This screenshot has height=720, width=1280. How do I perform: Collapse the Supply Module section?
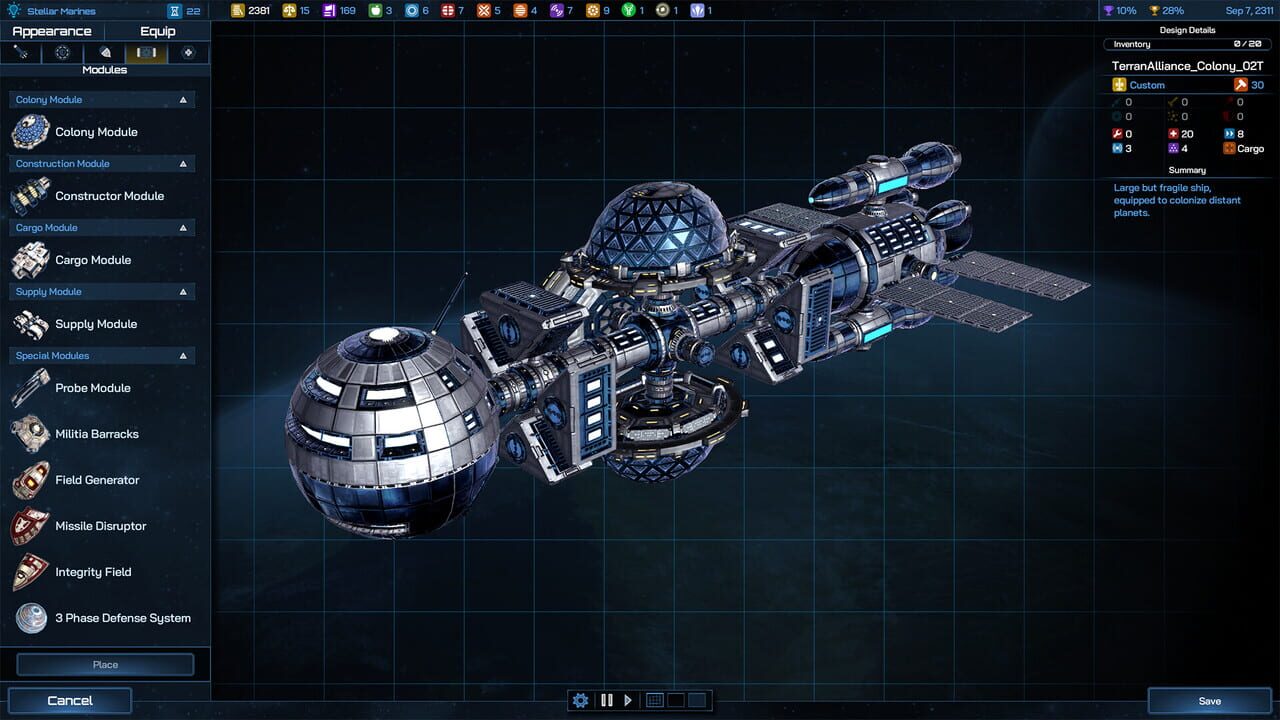[x=182, y=291]
